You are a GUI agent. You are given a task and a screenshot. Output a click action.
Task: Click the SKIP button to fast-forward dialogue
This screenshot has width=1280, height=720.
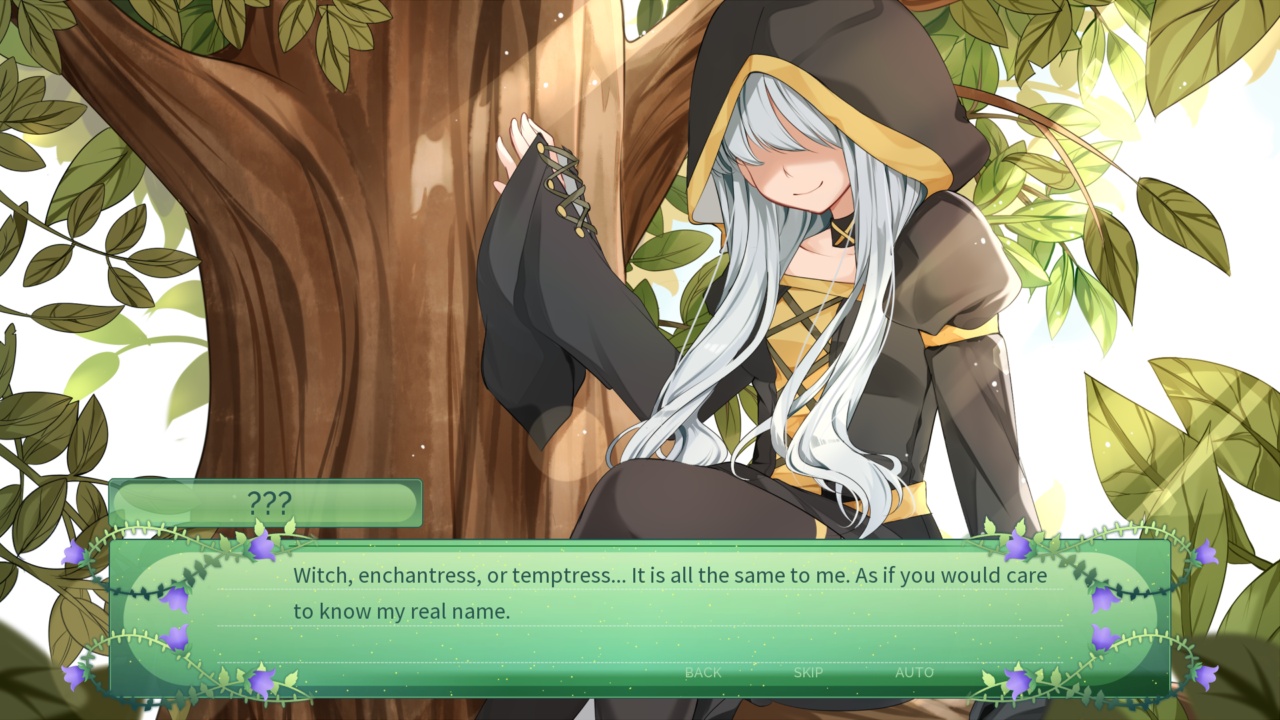[807, 673]
